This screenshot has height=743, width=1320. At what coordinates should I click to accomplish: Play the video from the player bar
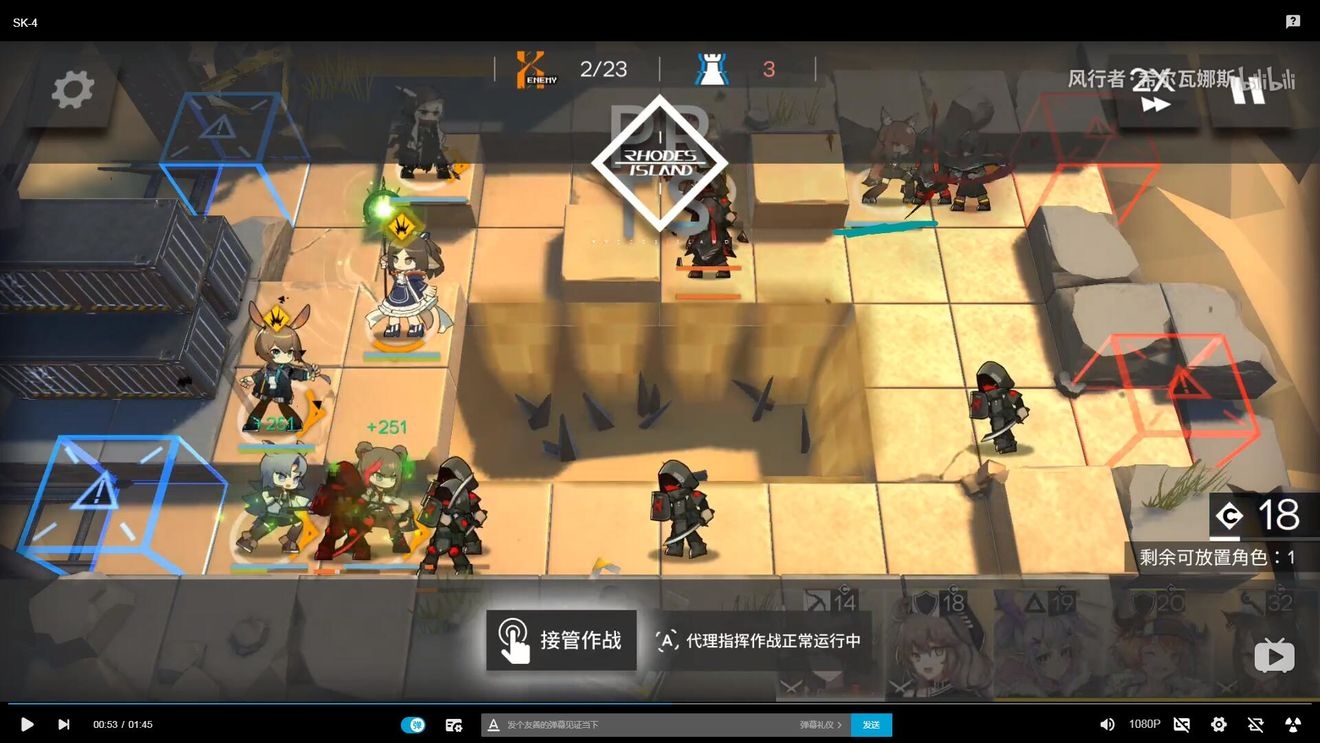27,724
